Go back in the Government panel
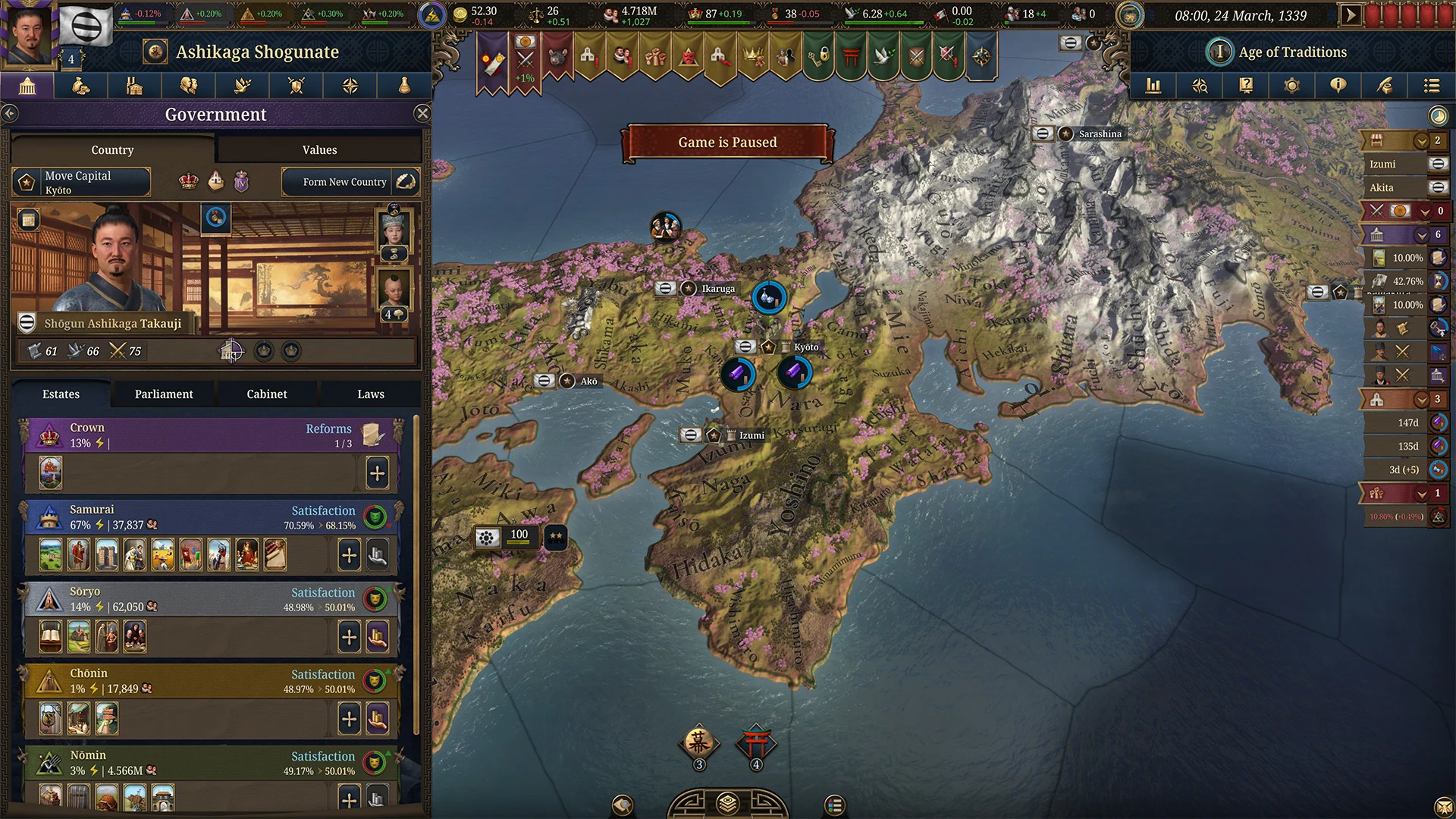1456x819 pixels. (x=10, y=114)
